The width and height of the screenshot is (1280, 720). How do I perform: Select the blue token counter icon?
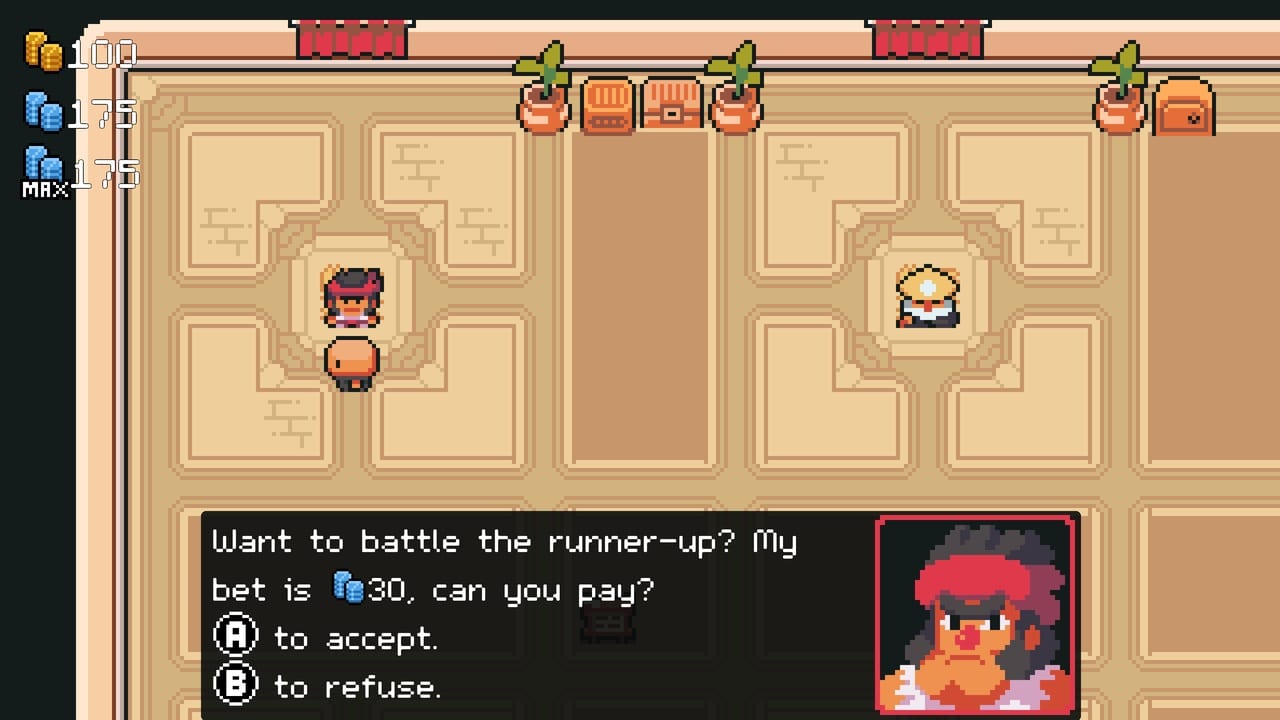tap(42, 112)
